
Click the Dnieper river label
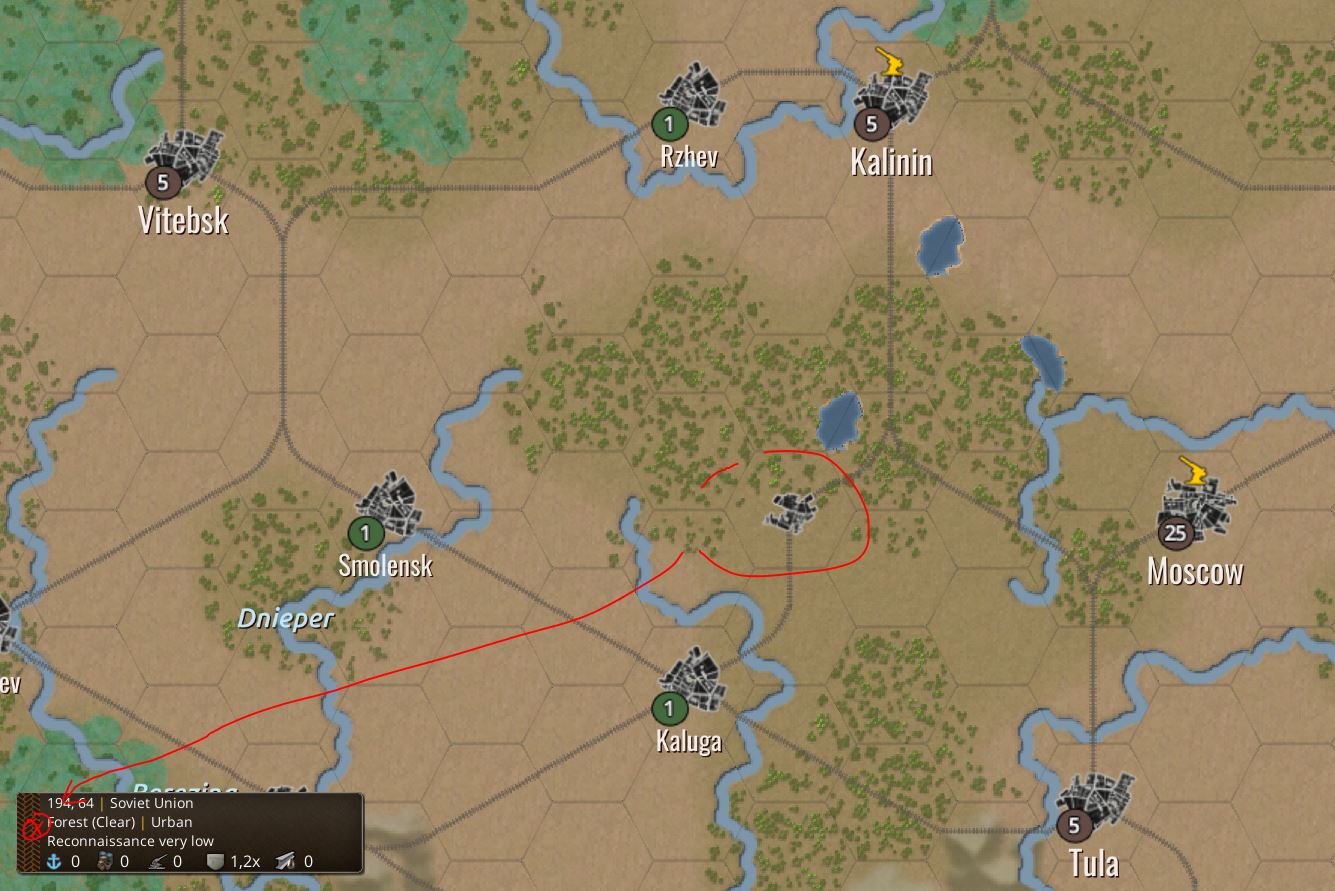288,617
